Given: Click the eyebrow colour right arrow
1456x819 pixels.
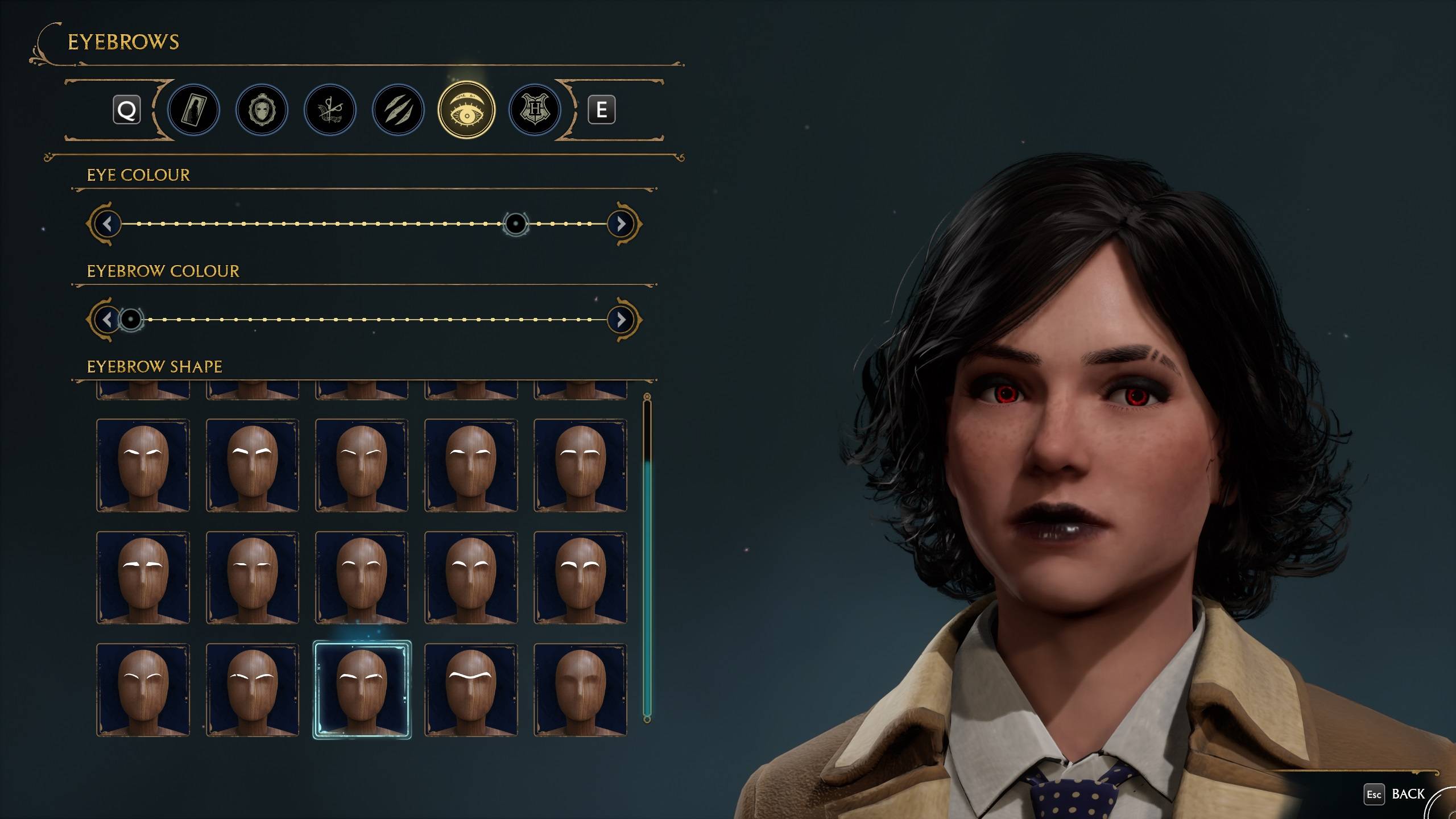Looking at the screenshot, I should [621, 320].
